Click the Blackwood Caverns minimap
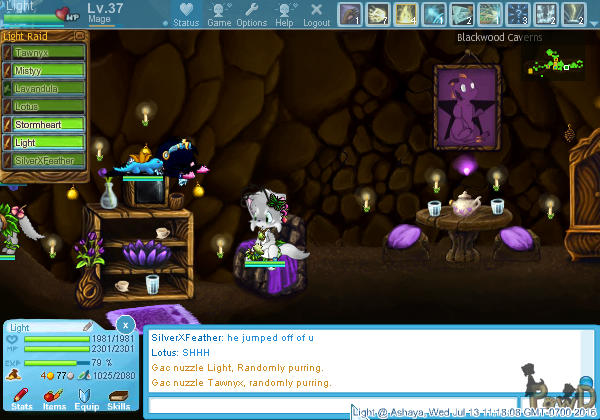600x420 pixels. (556, 63)
